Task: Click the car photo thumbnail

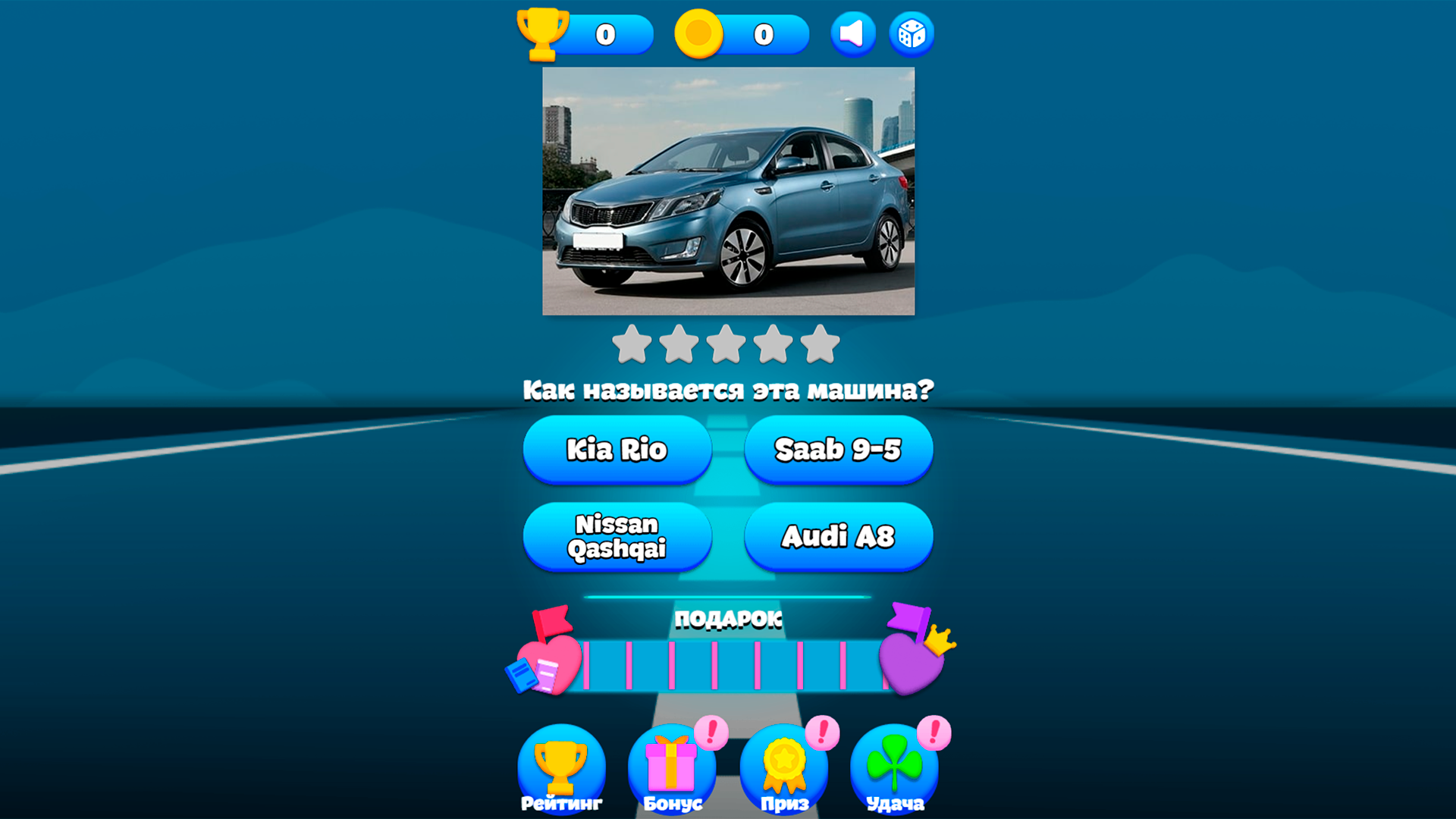Action: tap(728, 190)
